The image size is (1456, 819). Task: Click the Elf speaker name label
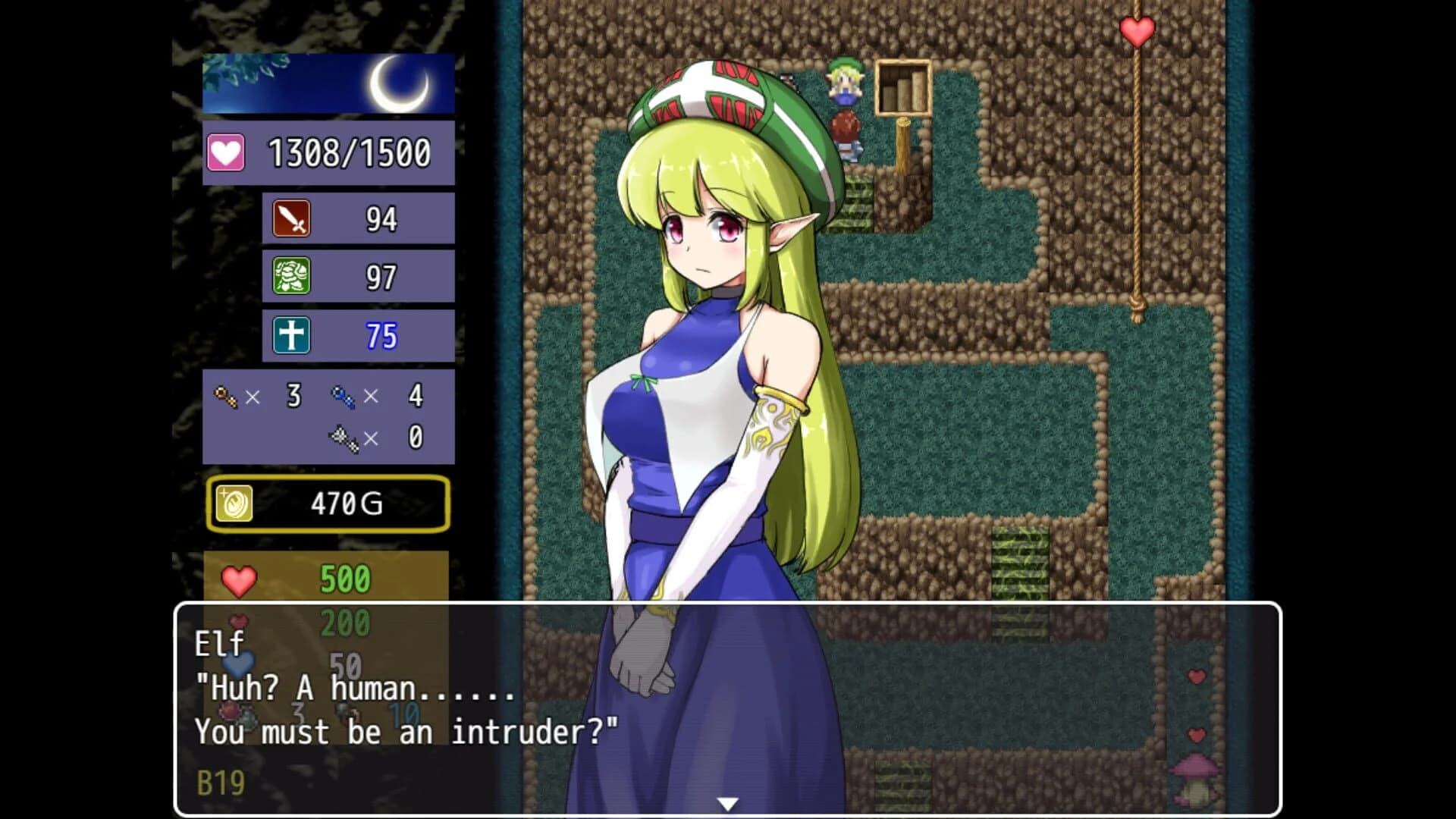218,645
